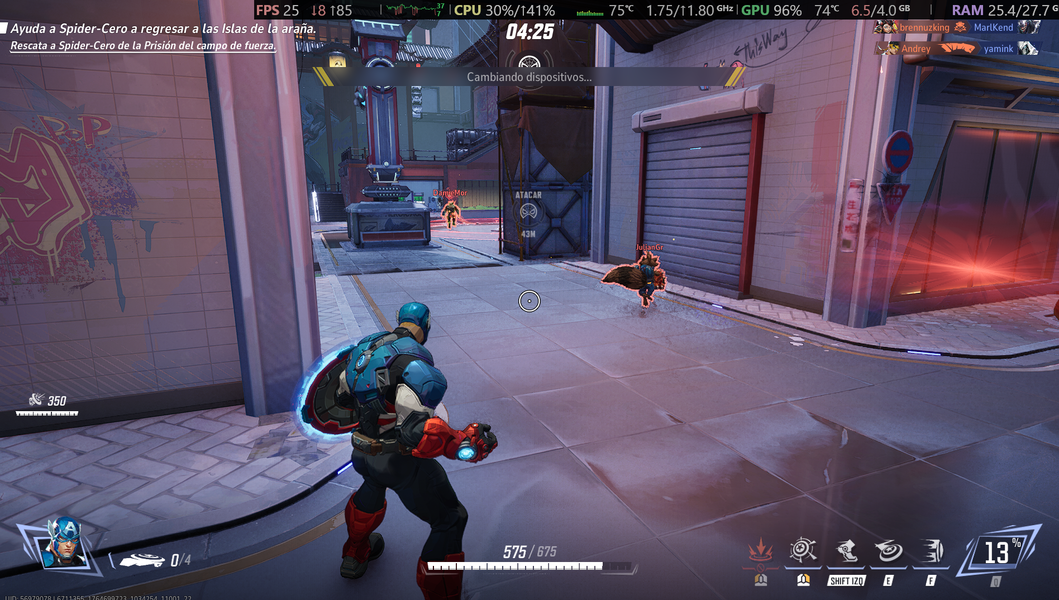
Task: Activate the shield charge rush ability
Action: click(930, 551)
